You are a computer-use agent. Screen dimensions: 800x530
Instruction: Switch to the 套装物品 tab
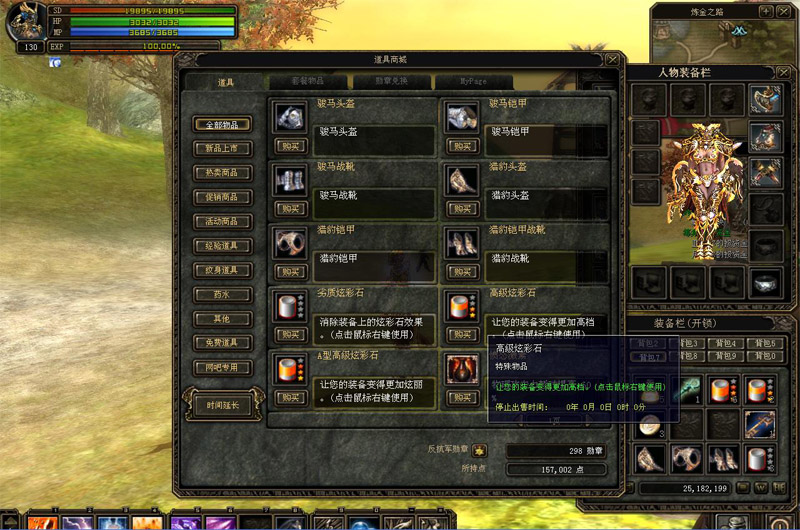[306, 82]
